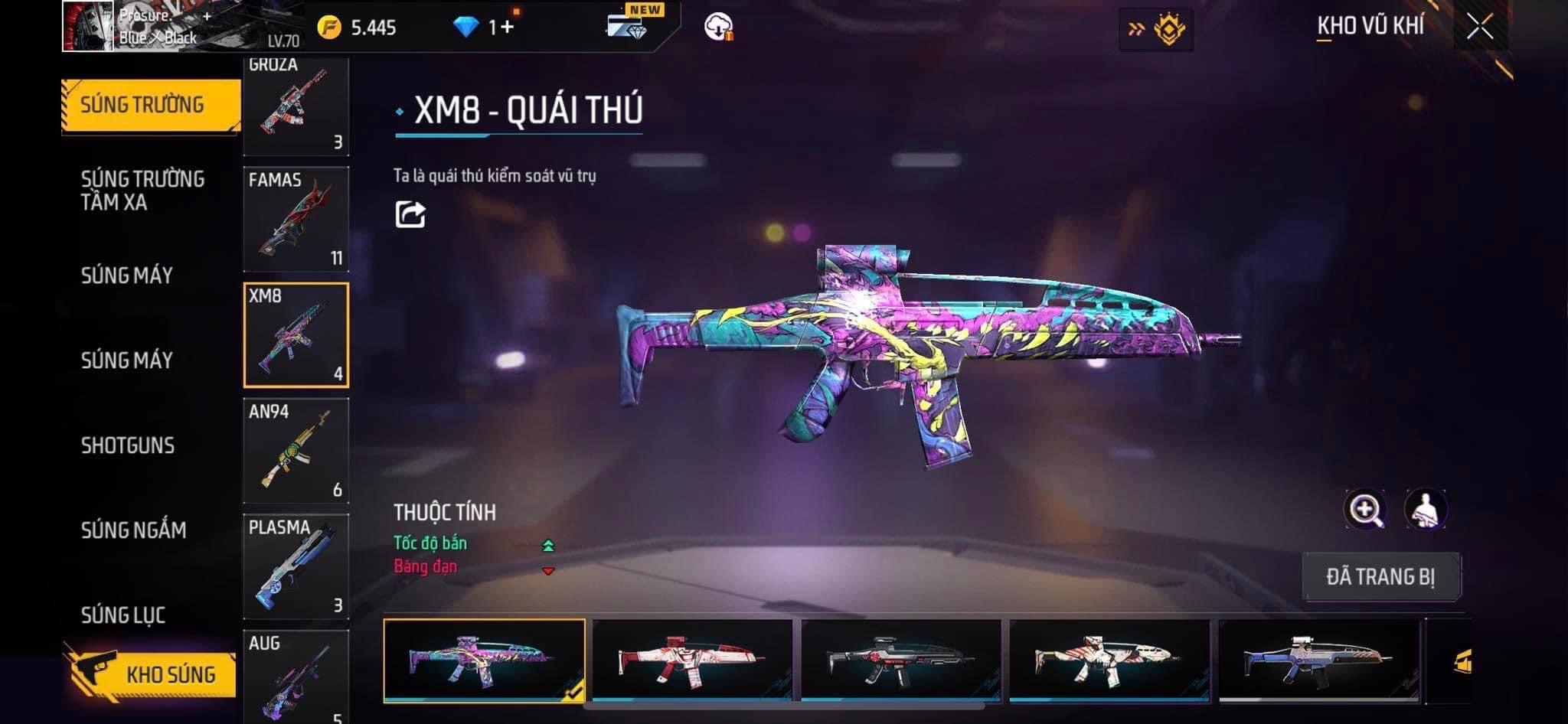Zoom in with the magnifier icon
The height and width of the screenshot is (724, 1568).
tap(1364, 510)
